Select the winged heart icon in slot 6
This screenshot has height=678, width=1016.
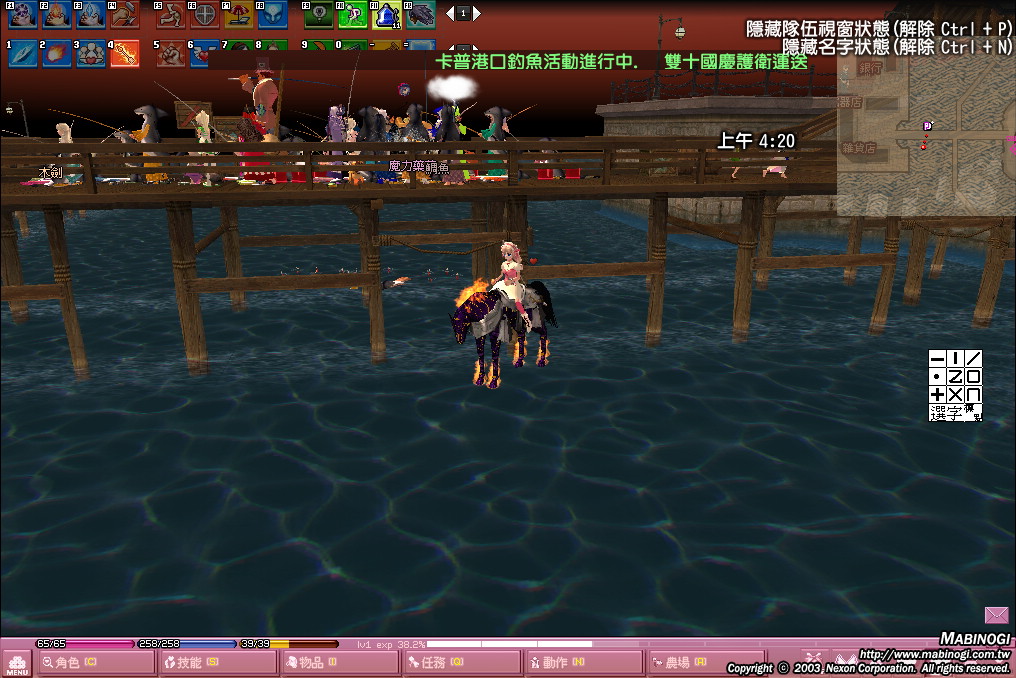click(204, 54)
